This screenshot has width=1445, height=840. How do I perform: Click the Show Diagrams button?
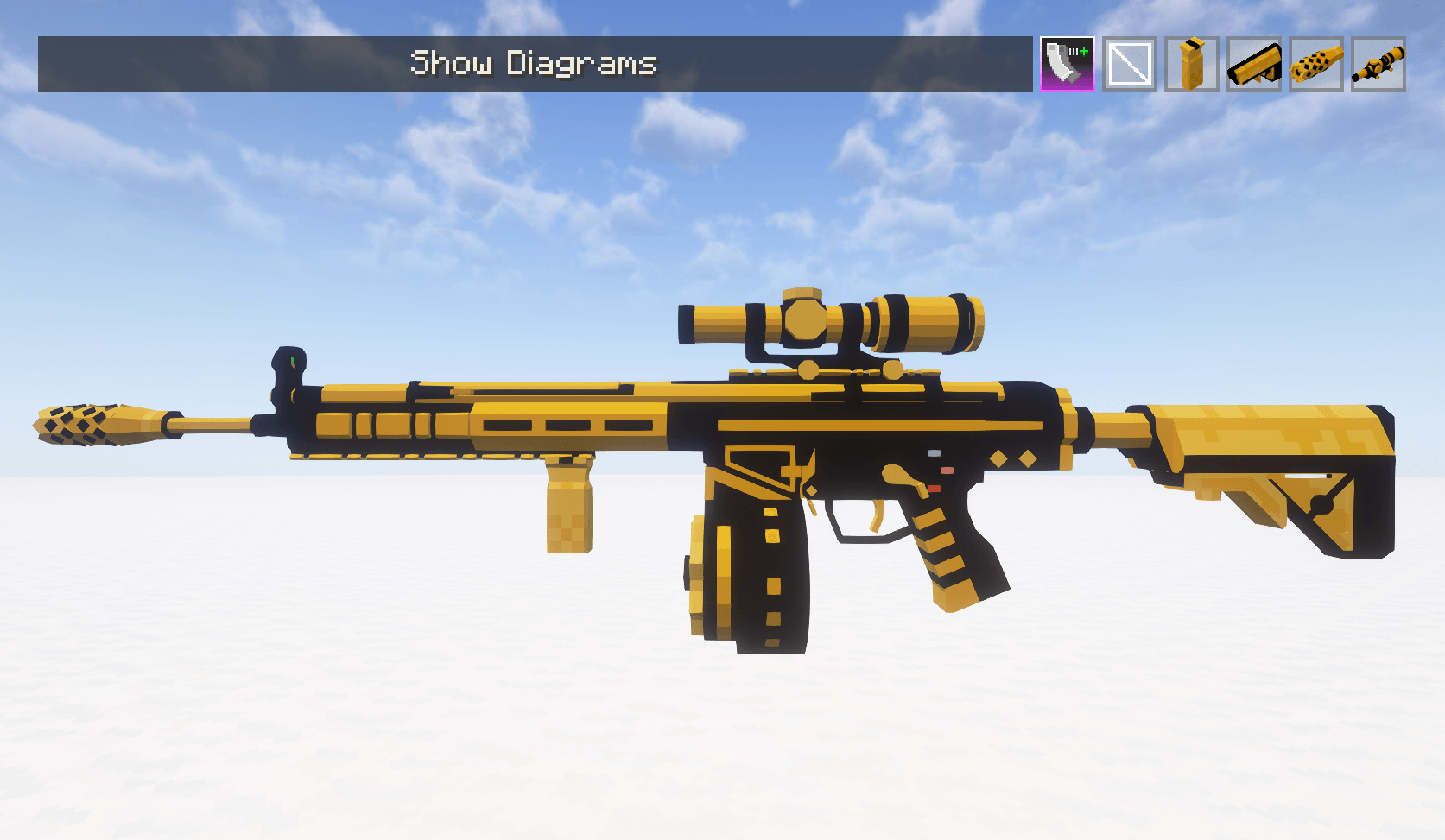pyautogui.click(x=534, y=63)
